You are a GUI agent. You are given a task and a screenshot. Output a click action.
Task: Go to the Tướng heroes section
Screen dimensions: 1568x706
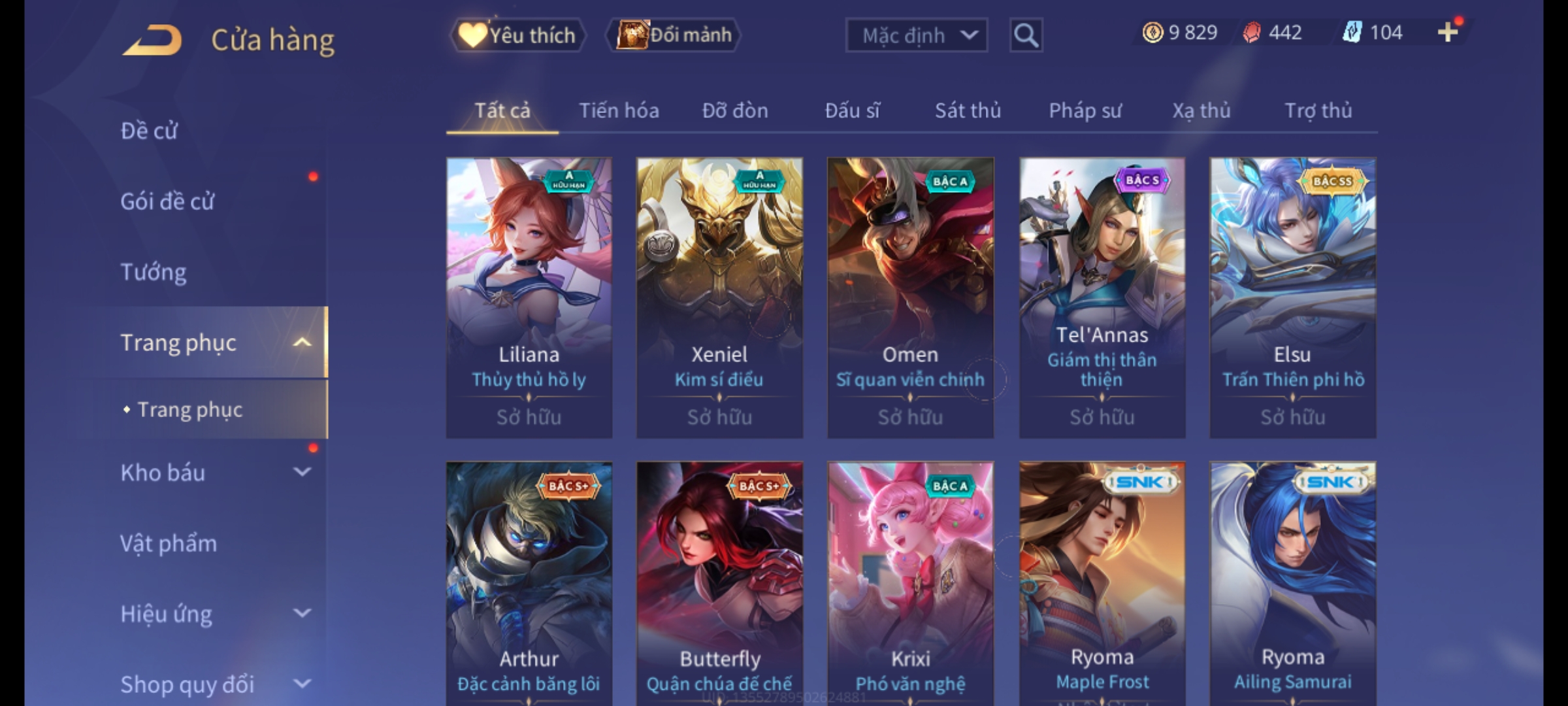[x=154, y=272]
